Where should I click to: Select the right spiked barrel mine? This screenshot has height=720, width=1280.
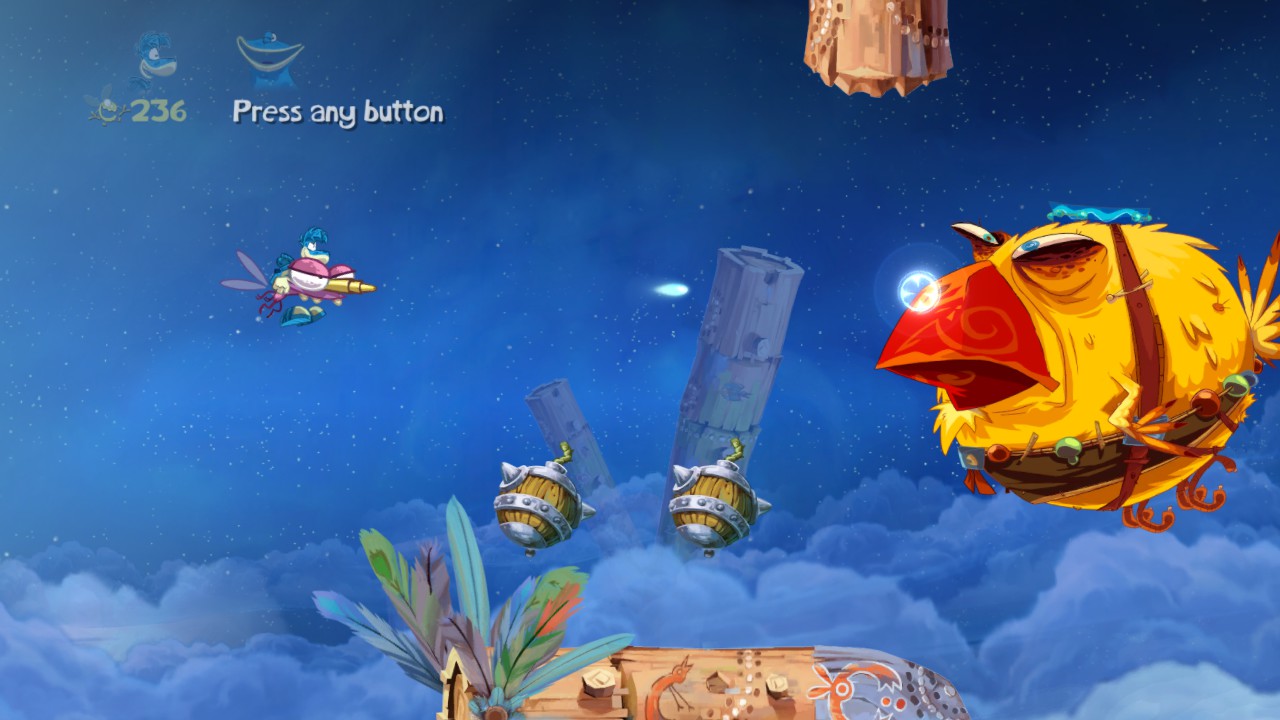(x=712, y=500)
